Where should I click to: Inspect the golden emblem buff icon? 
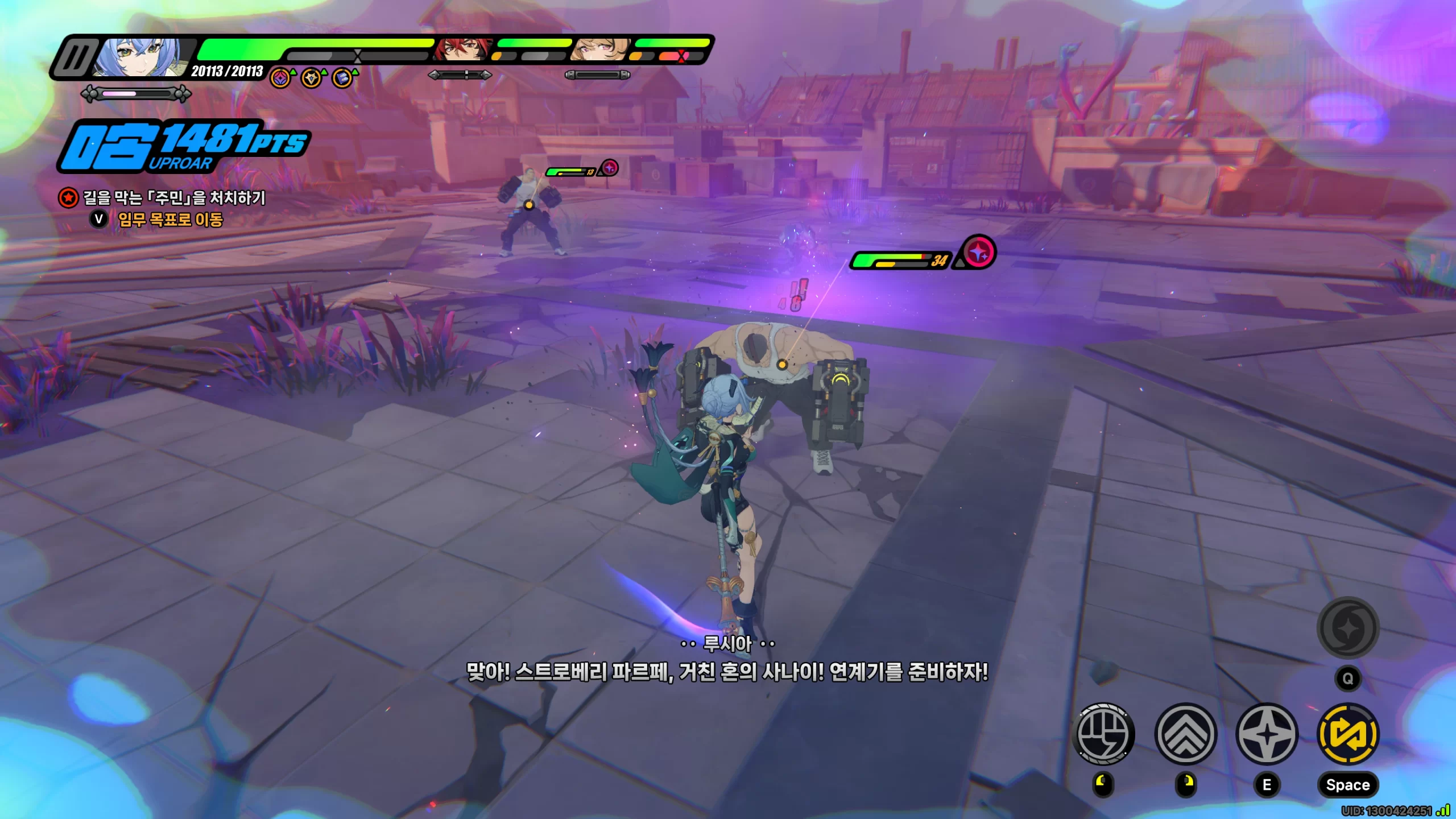click(311, 78)
